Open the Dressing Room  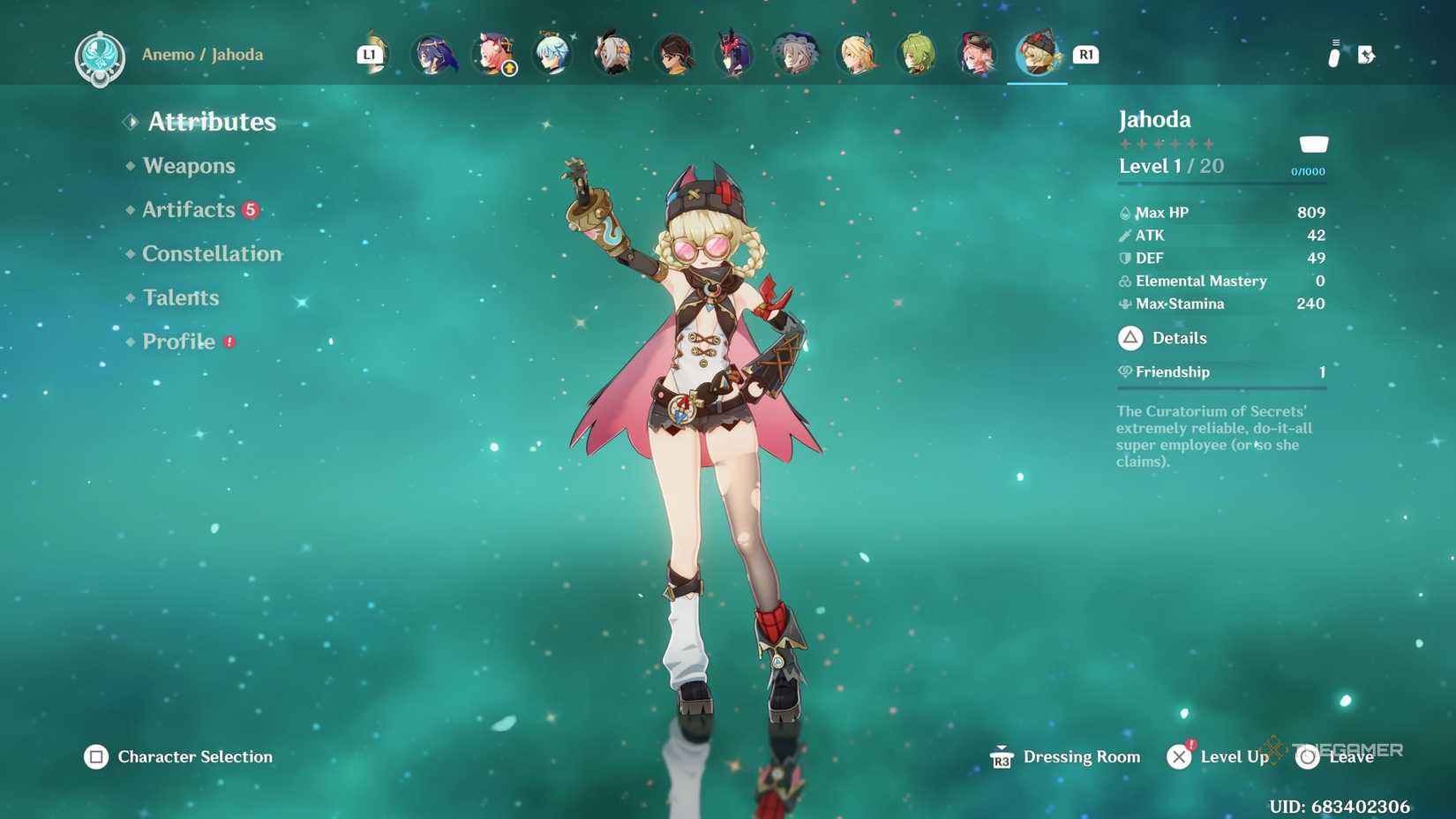click(x=1081, y=756)
